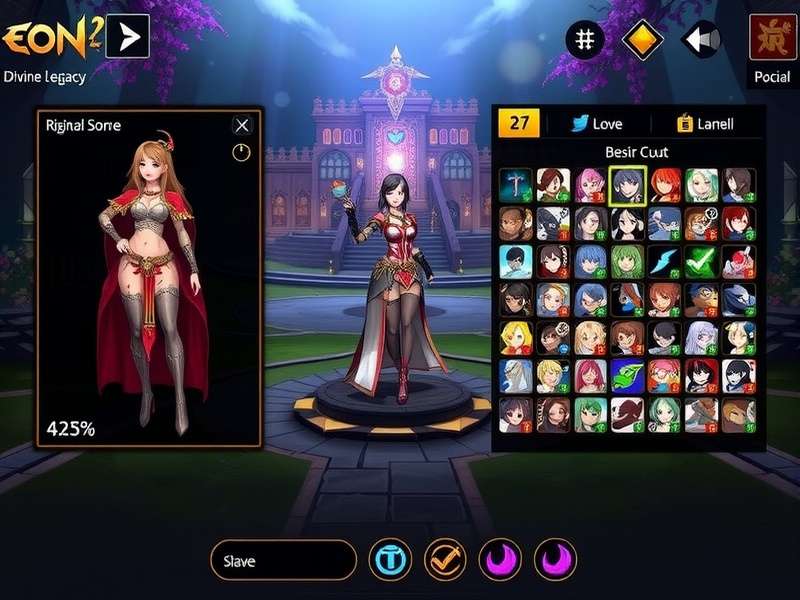Screen dimensions: 800x600
Task: Pick the blue lightning bolt tile
Action: tap(665, 260)
